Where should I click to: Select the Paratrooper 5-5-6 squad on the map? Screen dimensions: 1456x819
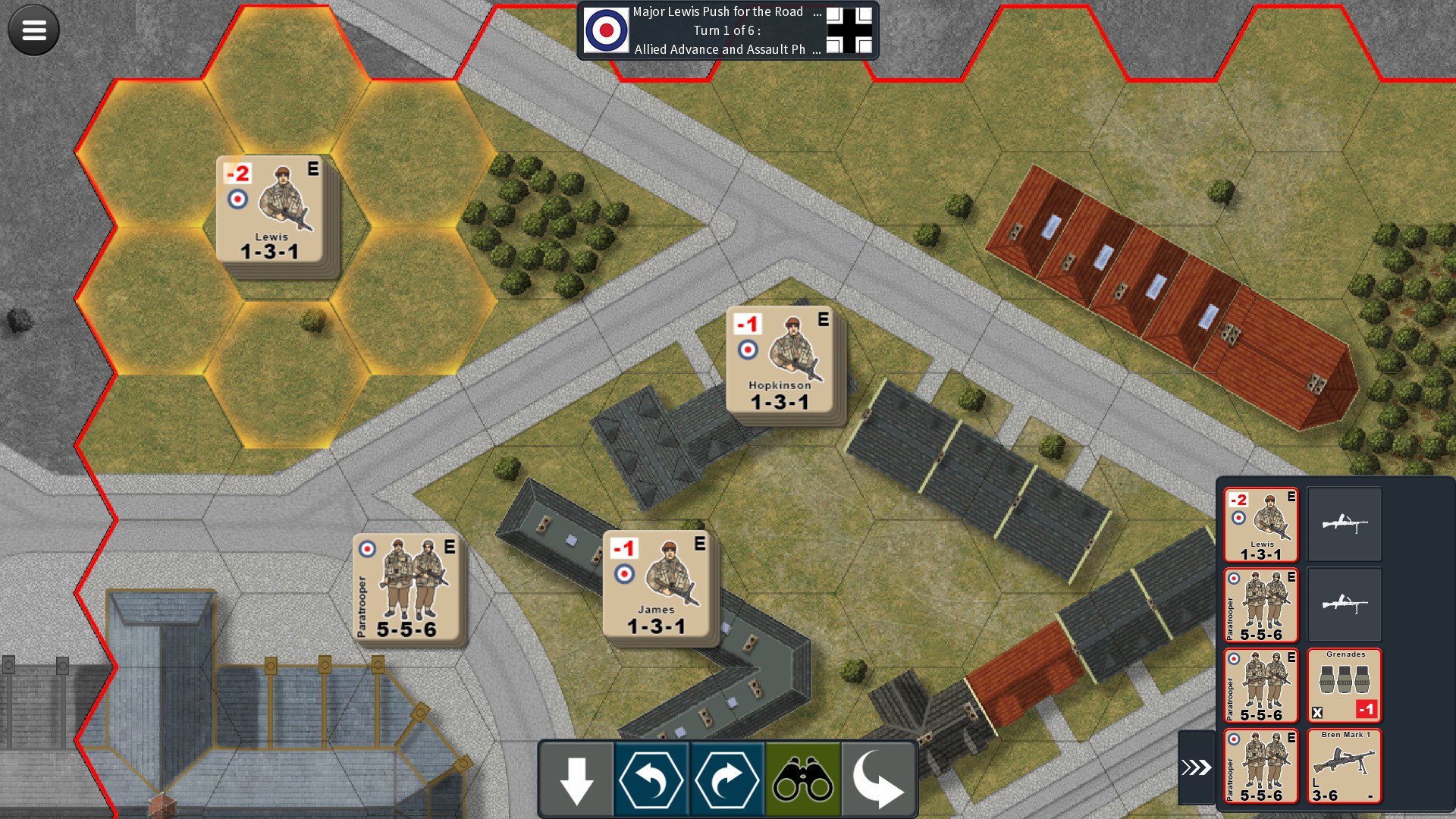click(x=407, y=588)
